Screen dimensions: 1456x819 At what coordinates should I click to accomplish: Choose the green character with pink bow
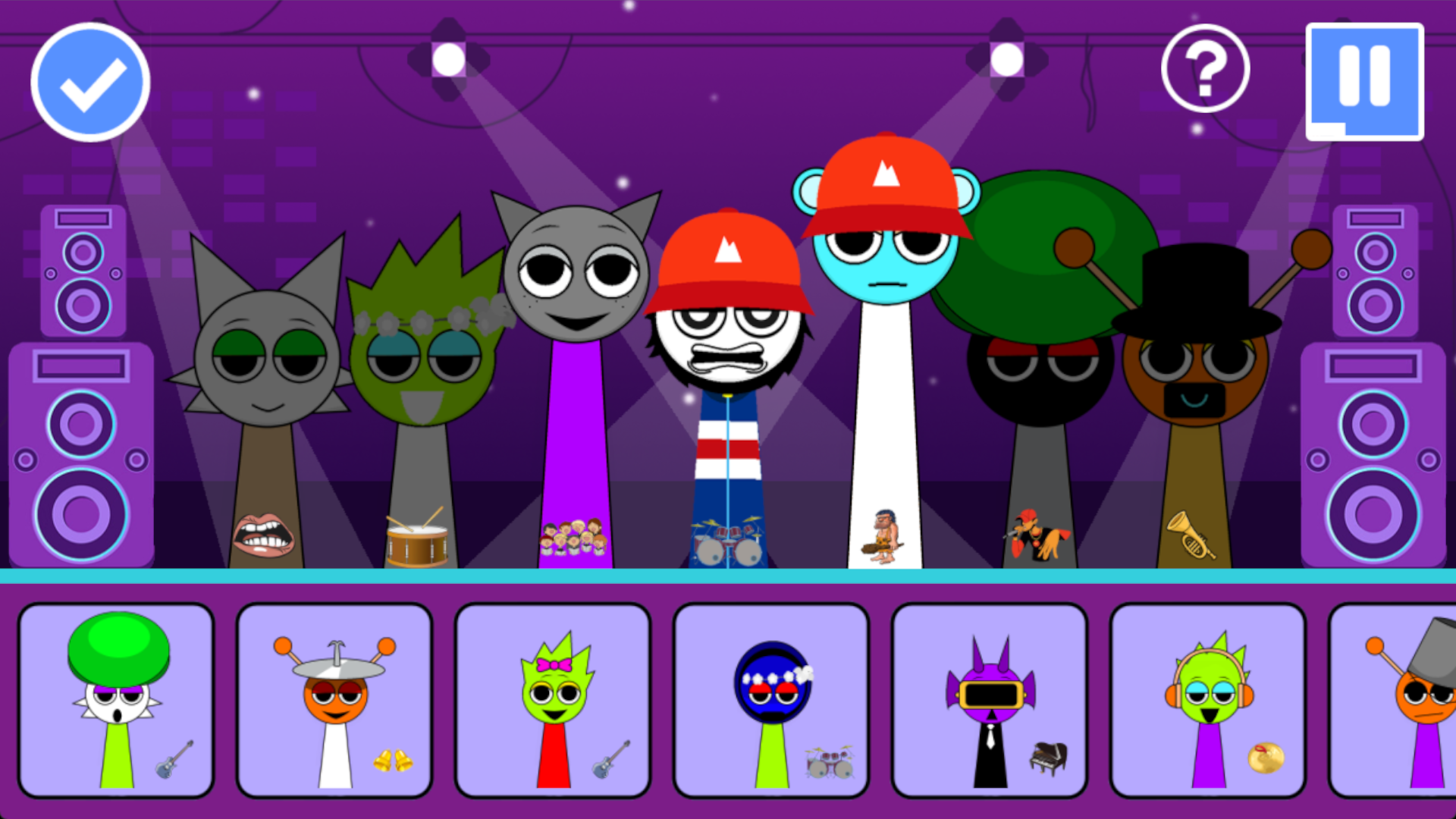[x=551, y=698]
